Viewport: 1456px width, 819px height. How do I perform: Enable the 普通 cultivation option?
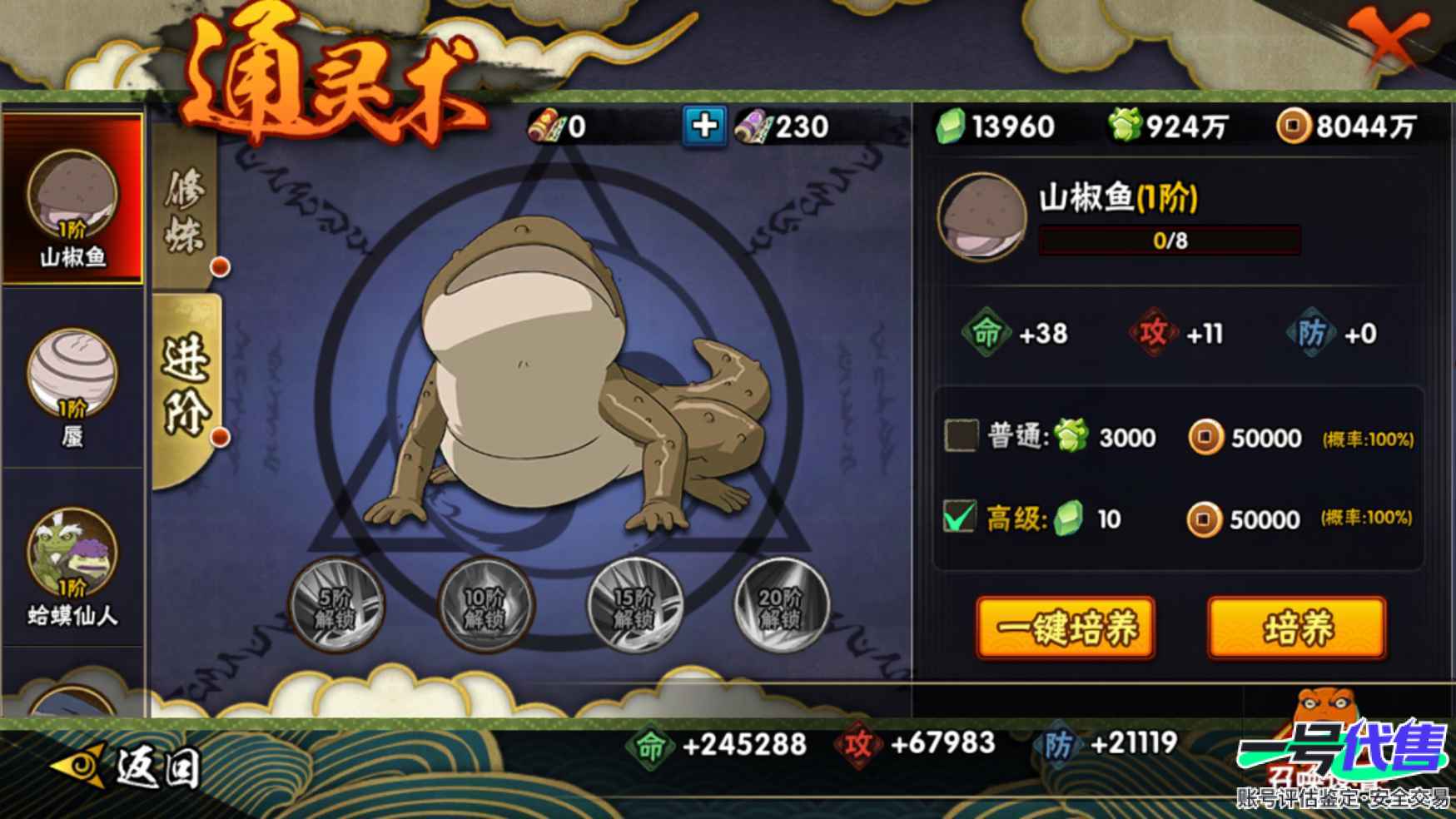[x=962, y=436]
